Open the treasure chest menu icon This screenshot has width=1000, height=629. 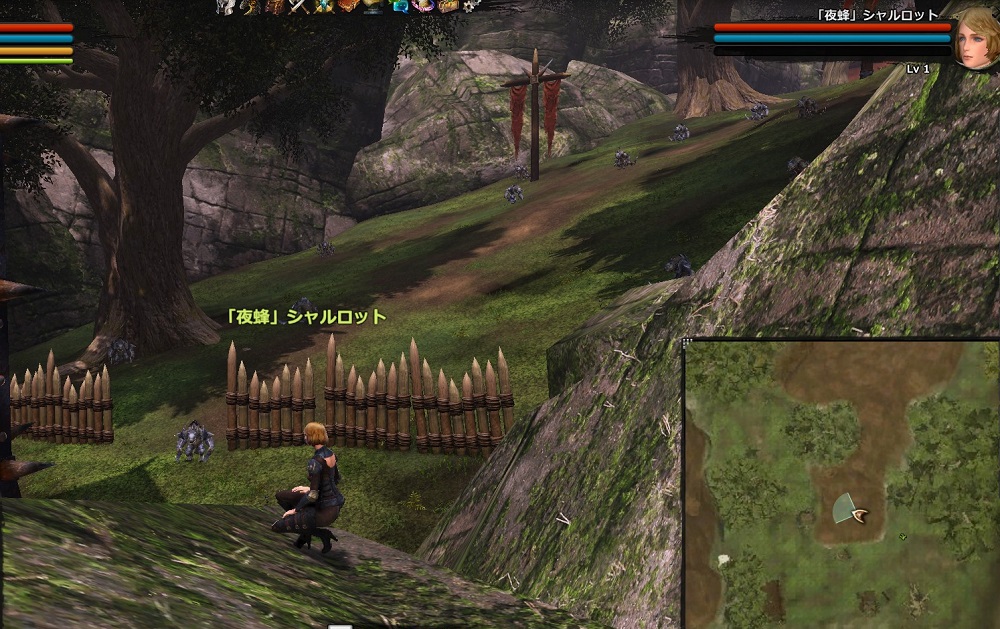(448, 6)
